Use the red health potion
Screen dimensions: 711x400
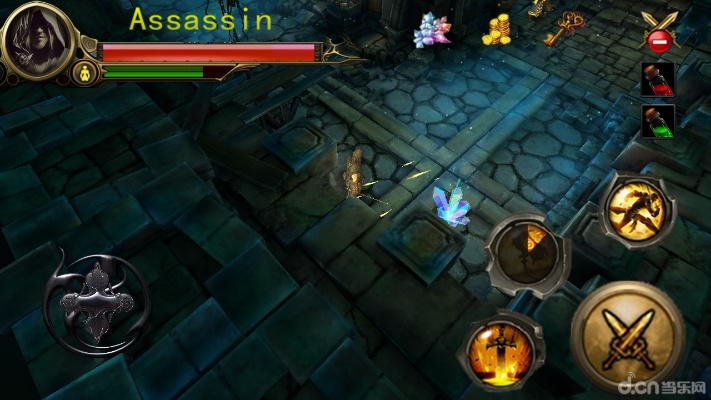pos(655,79)
